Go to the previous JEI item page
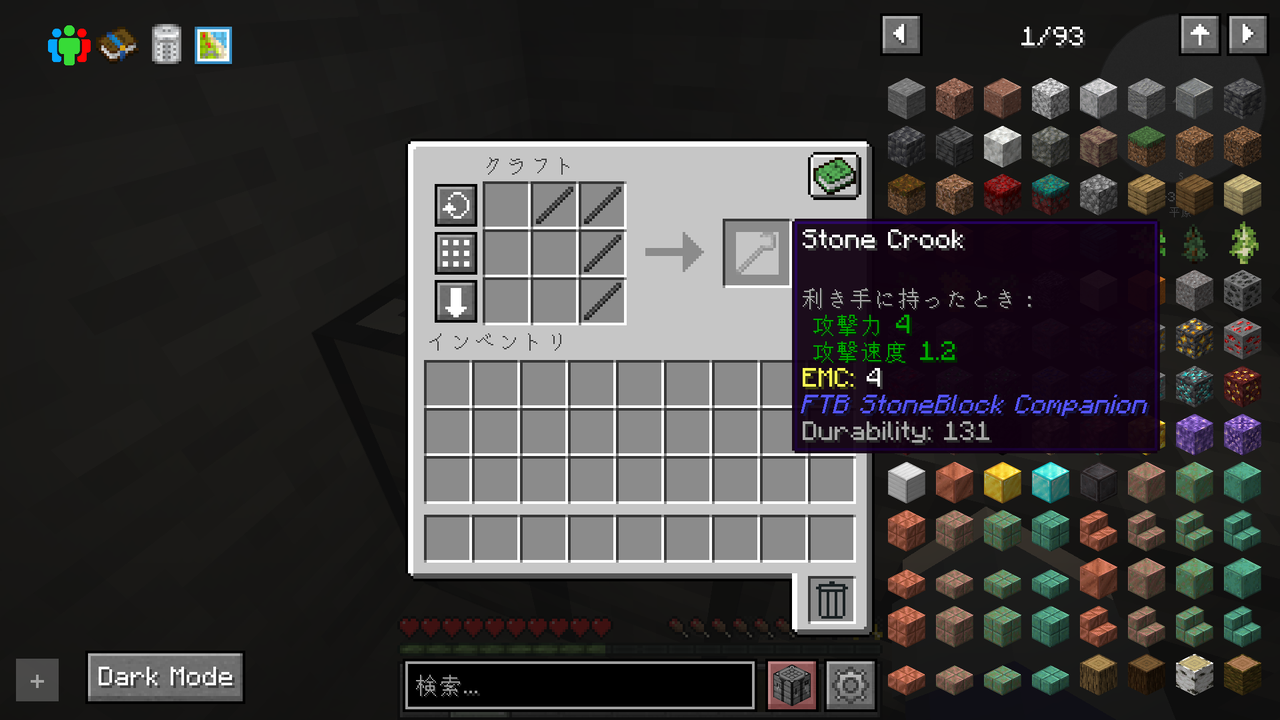This screenshot has width=1280, height=720. (900, 34)
